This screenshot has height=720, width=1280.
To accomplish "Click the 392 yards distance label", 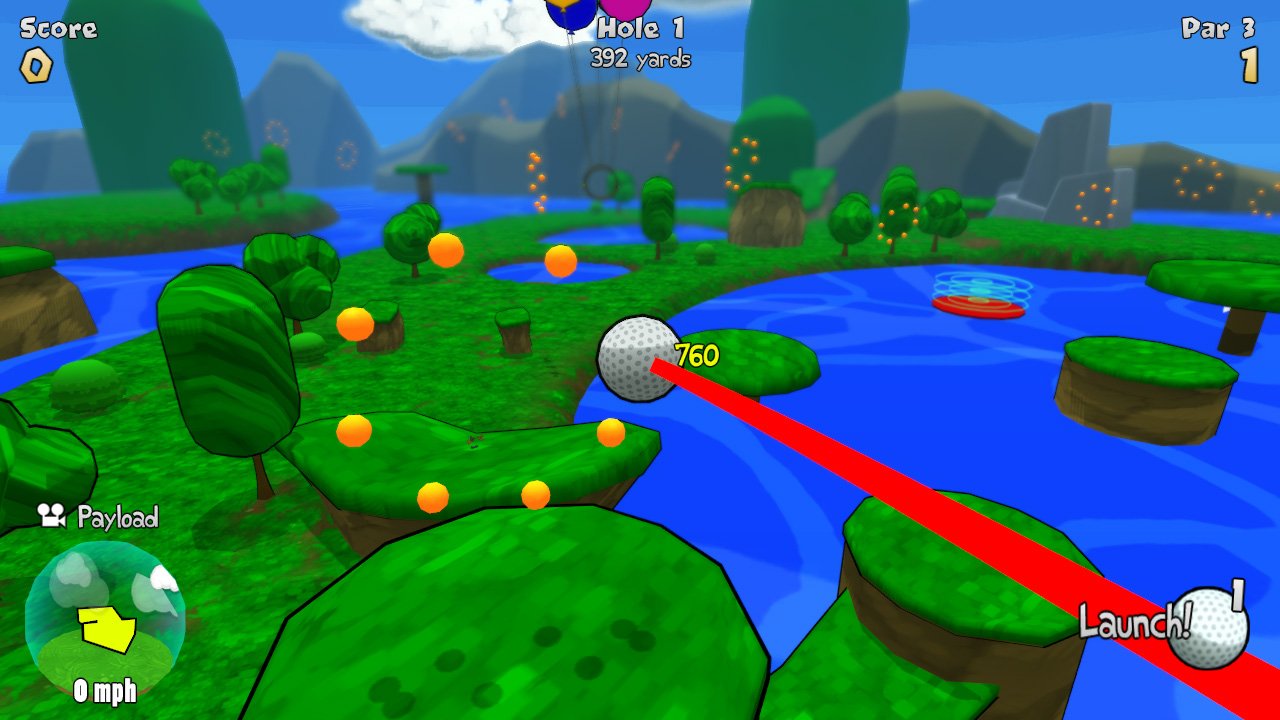I will (639, 59).
